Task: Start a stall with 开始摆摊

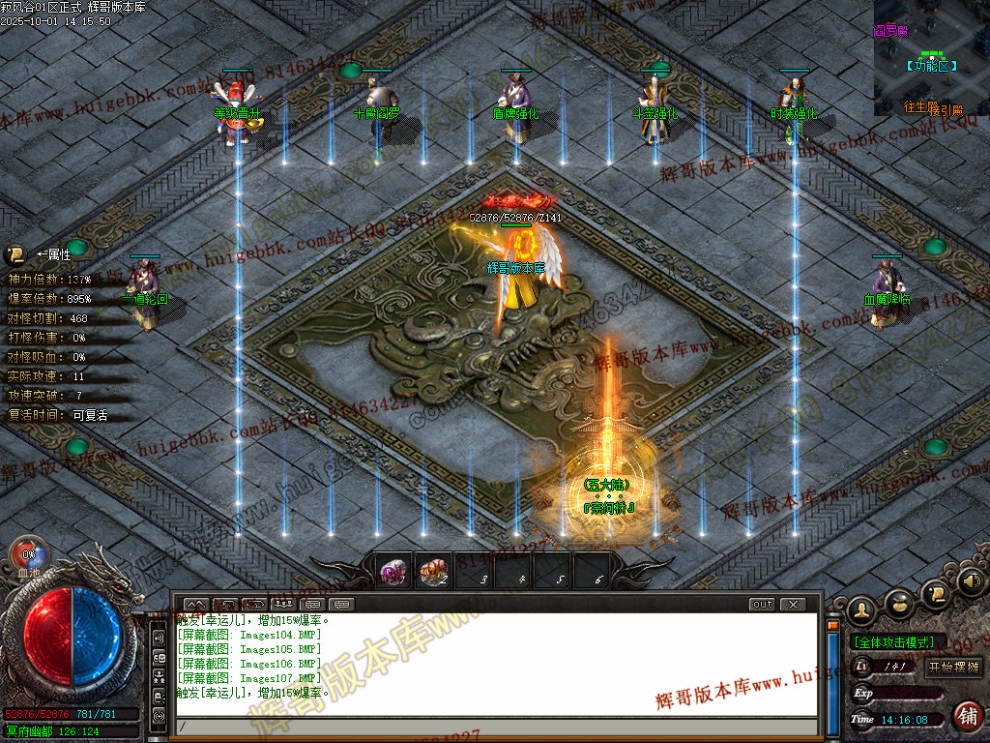Action: point(954,667)
